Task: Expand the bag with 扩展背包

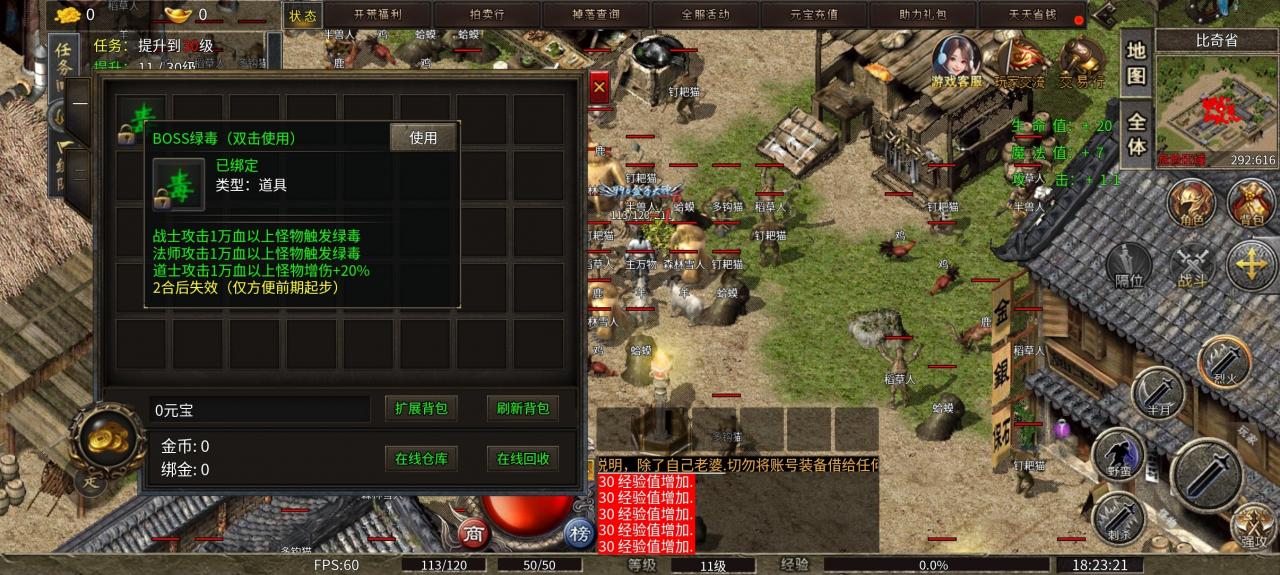Action: [x=421, y=408]
